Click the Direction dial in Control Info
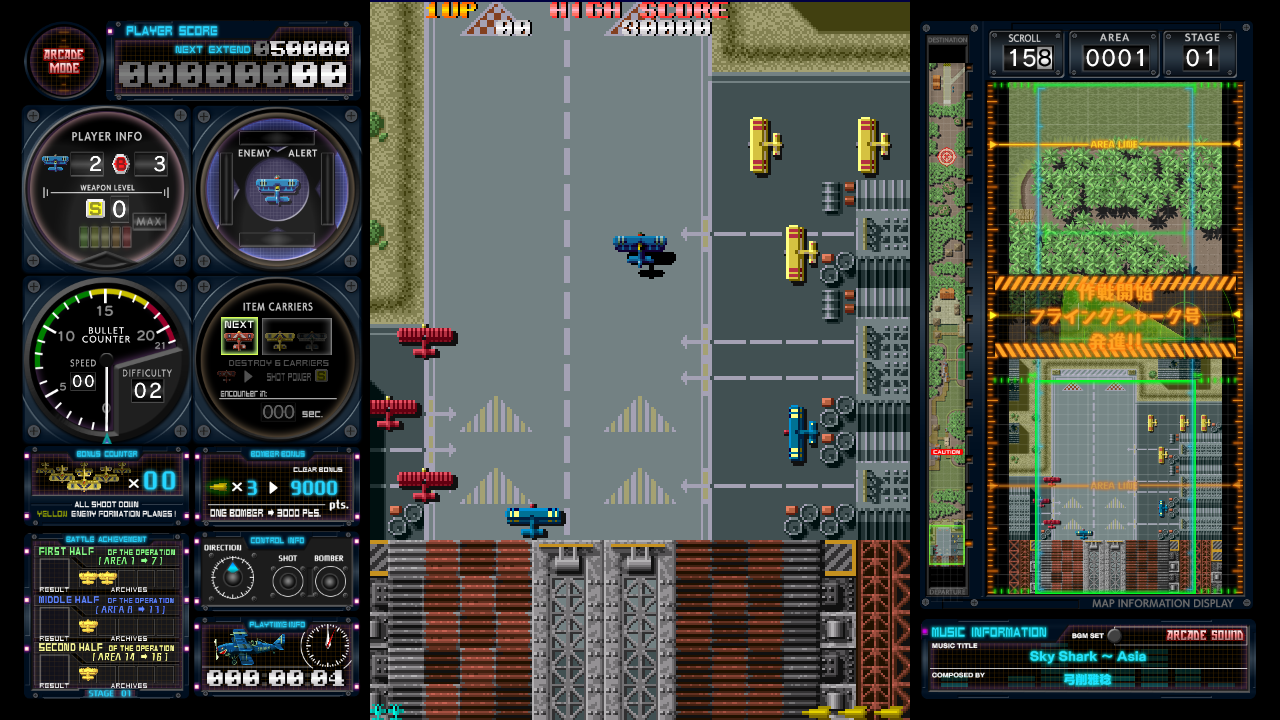 pos(232,578)
